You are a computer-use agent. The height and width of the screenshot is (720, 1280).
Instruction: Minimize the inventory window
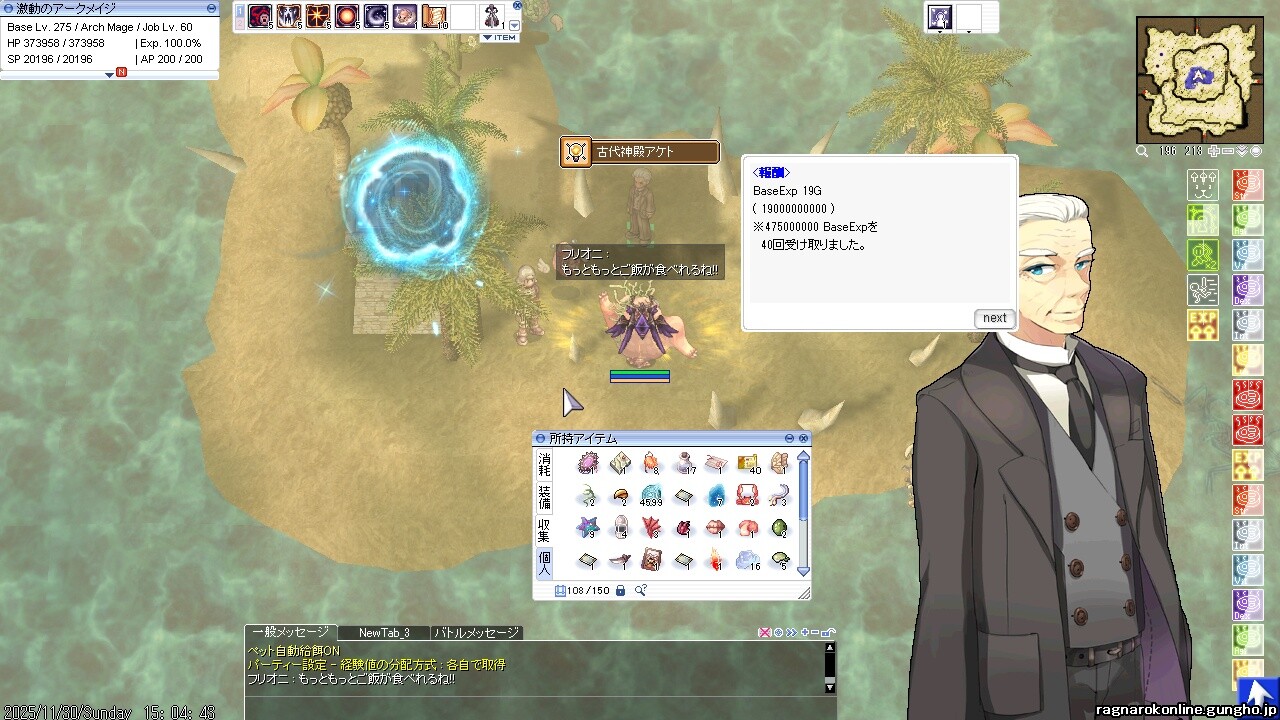789,439
